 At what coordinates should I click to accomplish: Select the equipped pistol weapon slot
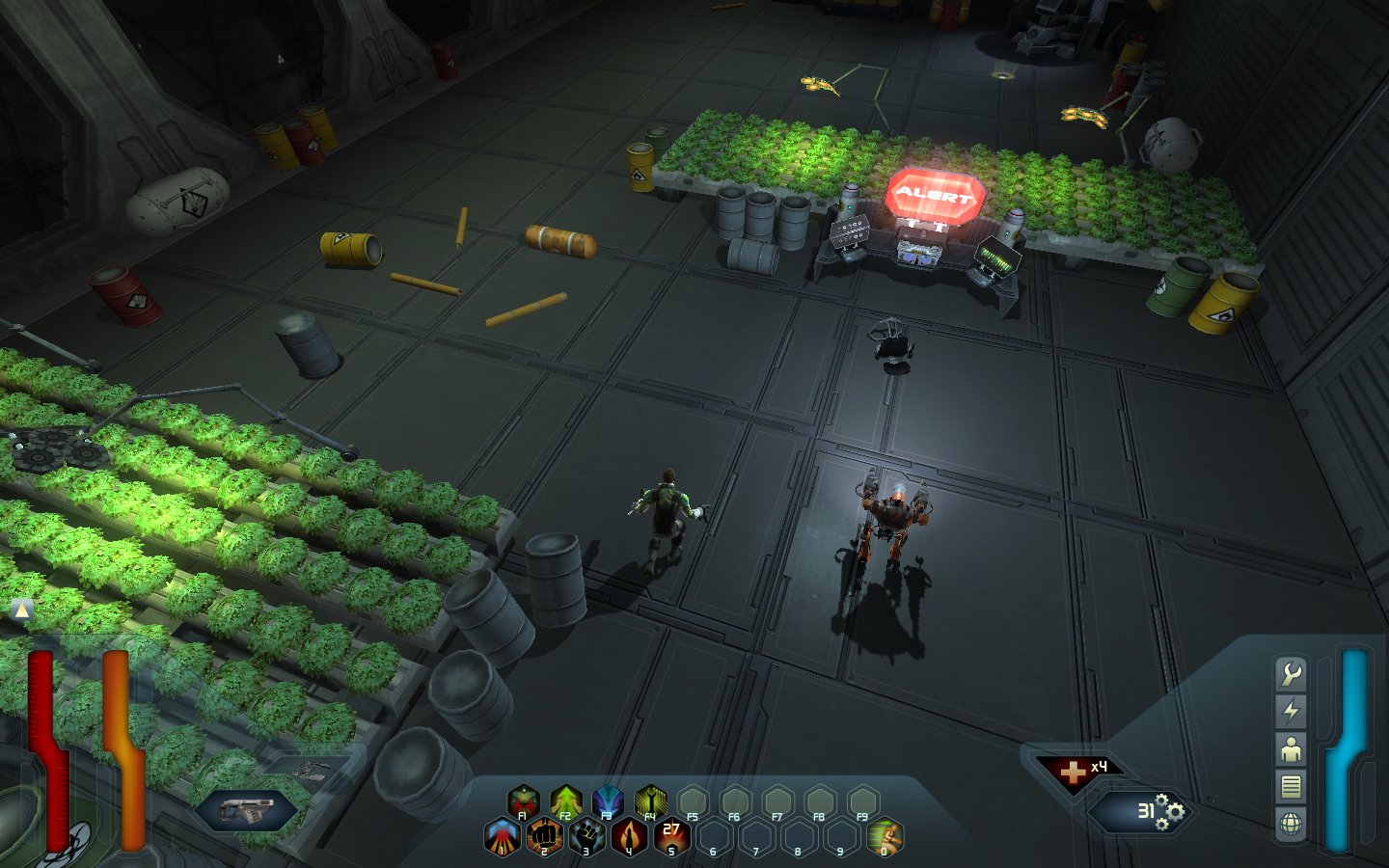pos(246,811)
